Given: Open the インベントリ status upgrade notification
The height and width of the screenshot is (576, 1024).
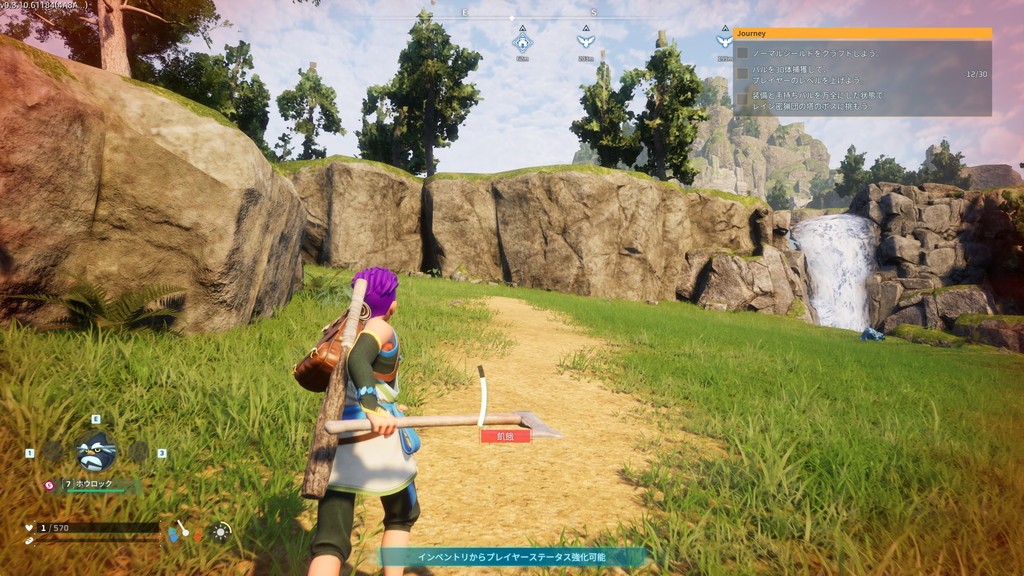Looking at the screenshot, I should (511, 557).
